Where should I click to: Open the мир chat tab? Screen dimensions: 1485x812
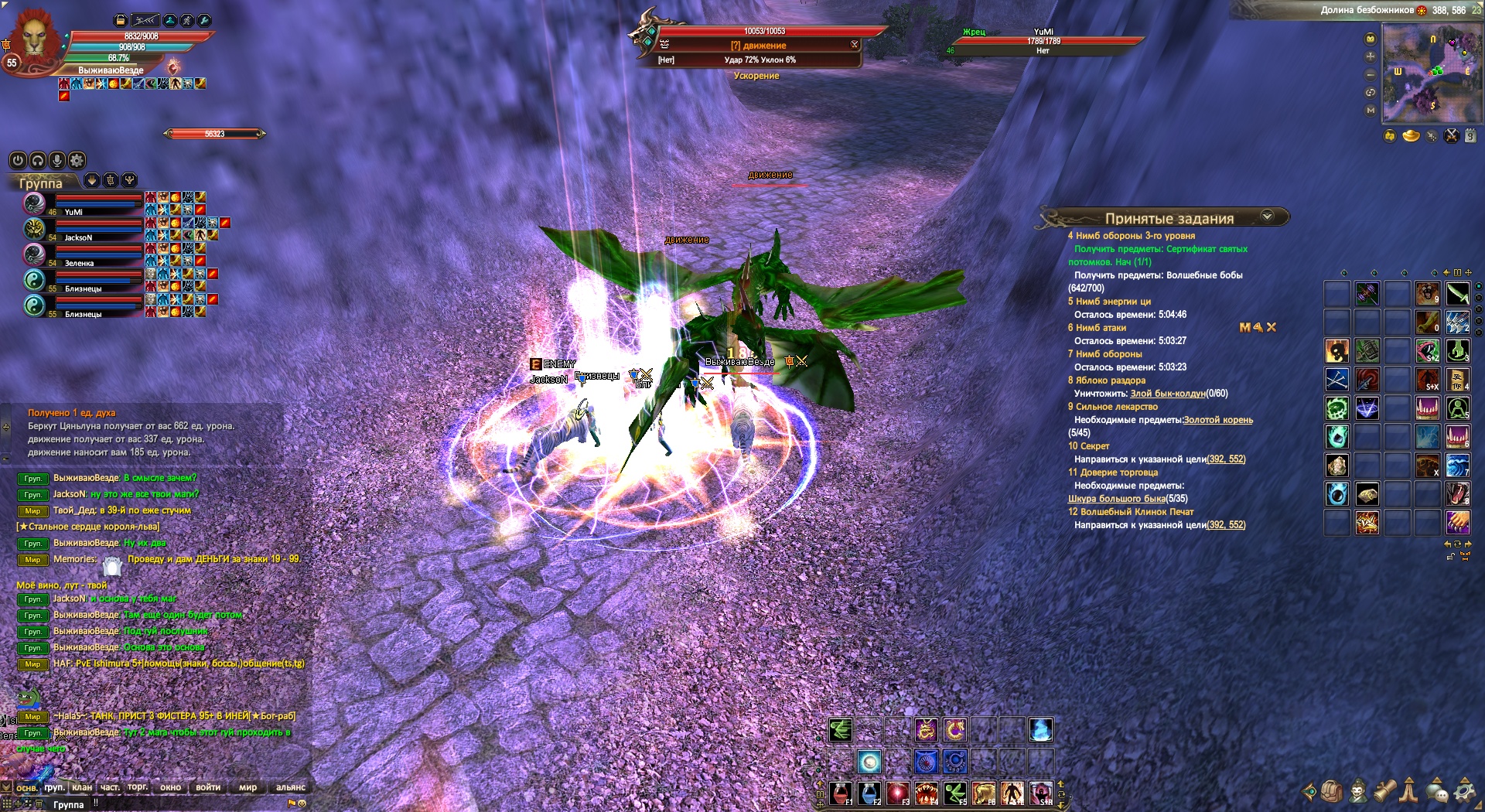(247, 787)
